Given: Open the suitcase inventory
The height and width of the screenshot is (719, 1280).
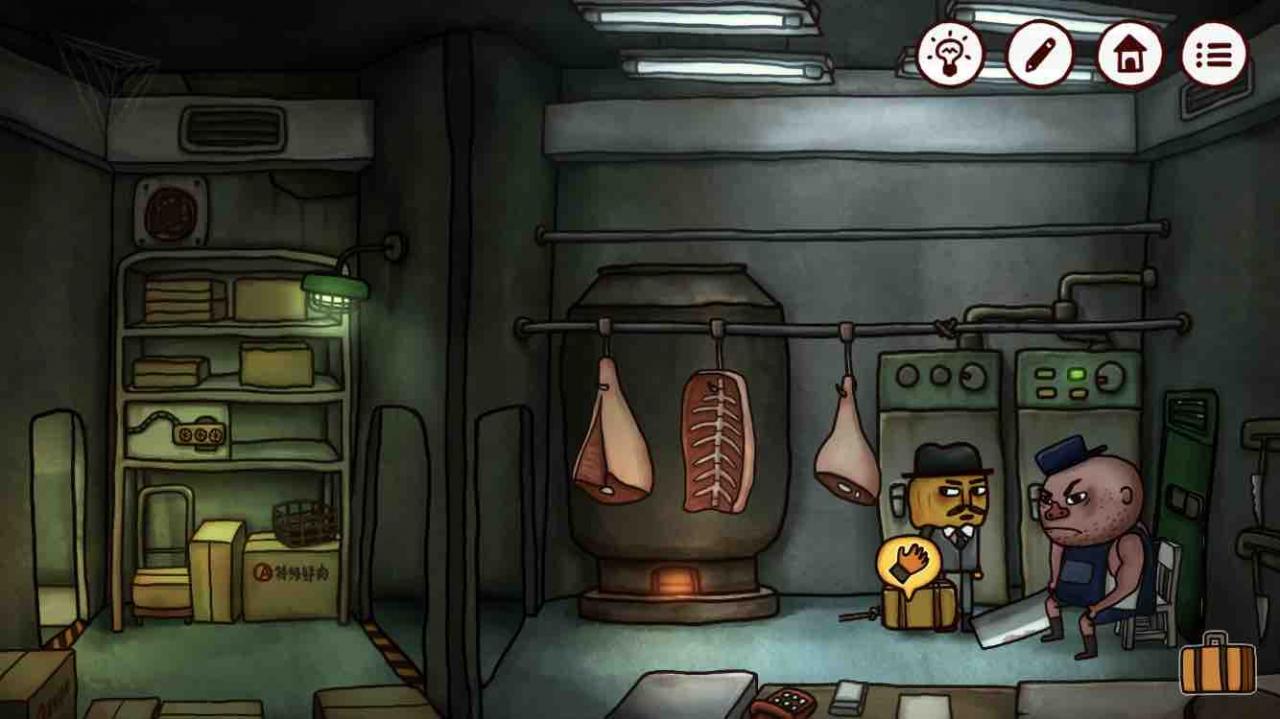Looking at the screenshot, I should pos(1217,665).
